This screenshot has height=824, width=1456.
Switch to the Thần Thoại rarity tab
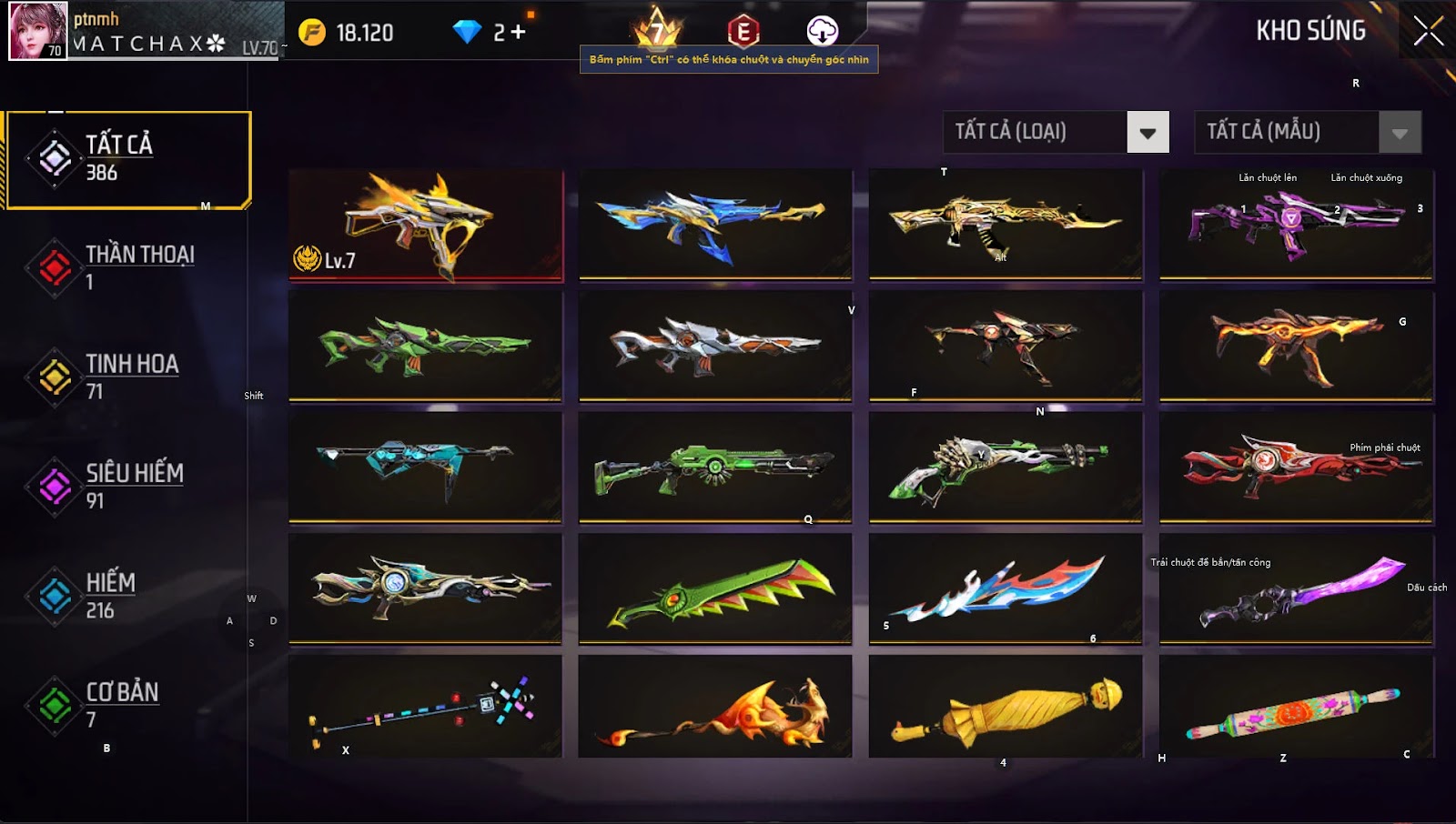click(127, 267)
